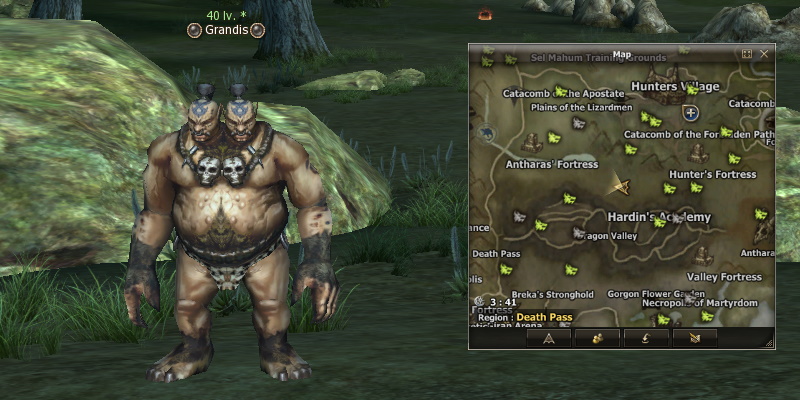Select Hardin's Academy on the map

pyautogui.click(x=659, y=217)
